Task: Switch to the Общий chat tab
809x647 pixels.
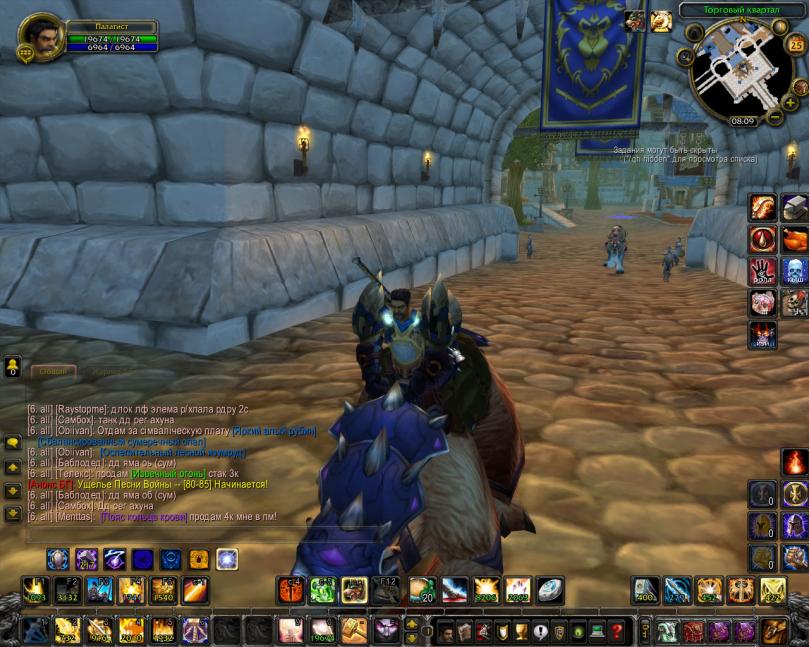Action: (51, 371)
